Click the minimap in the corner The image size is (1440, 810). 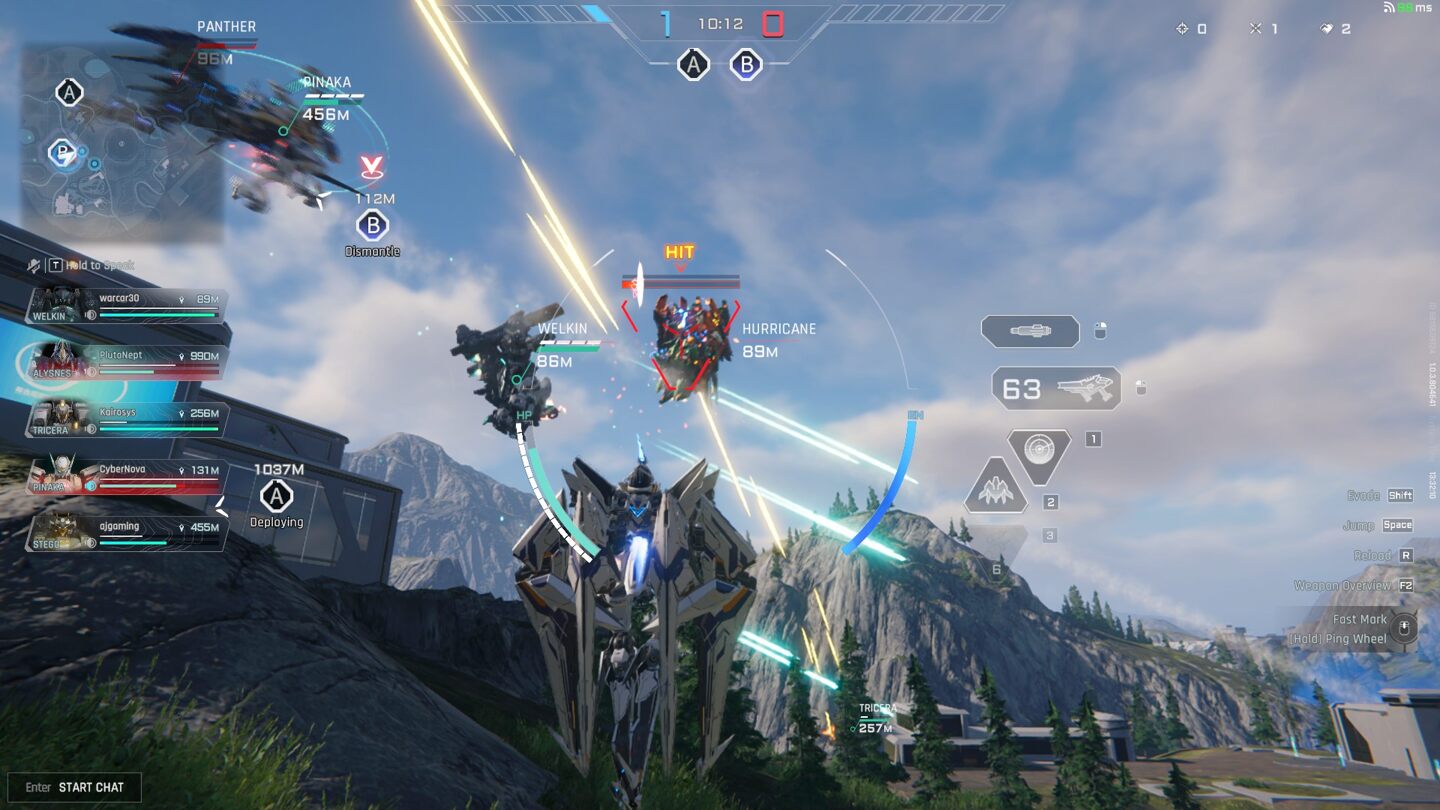[122, 142]
